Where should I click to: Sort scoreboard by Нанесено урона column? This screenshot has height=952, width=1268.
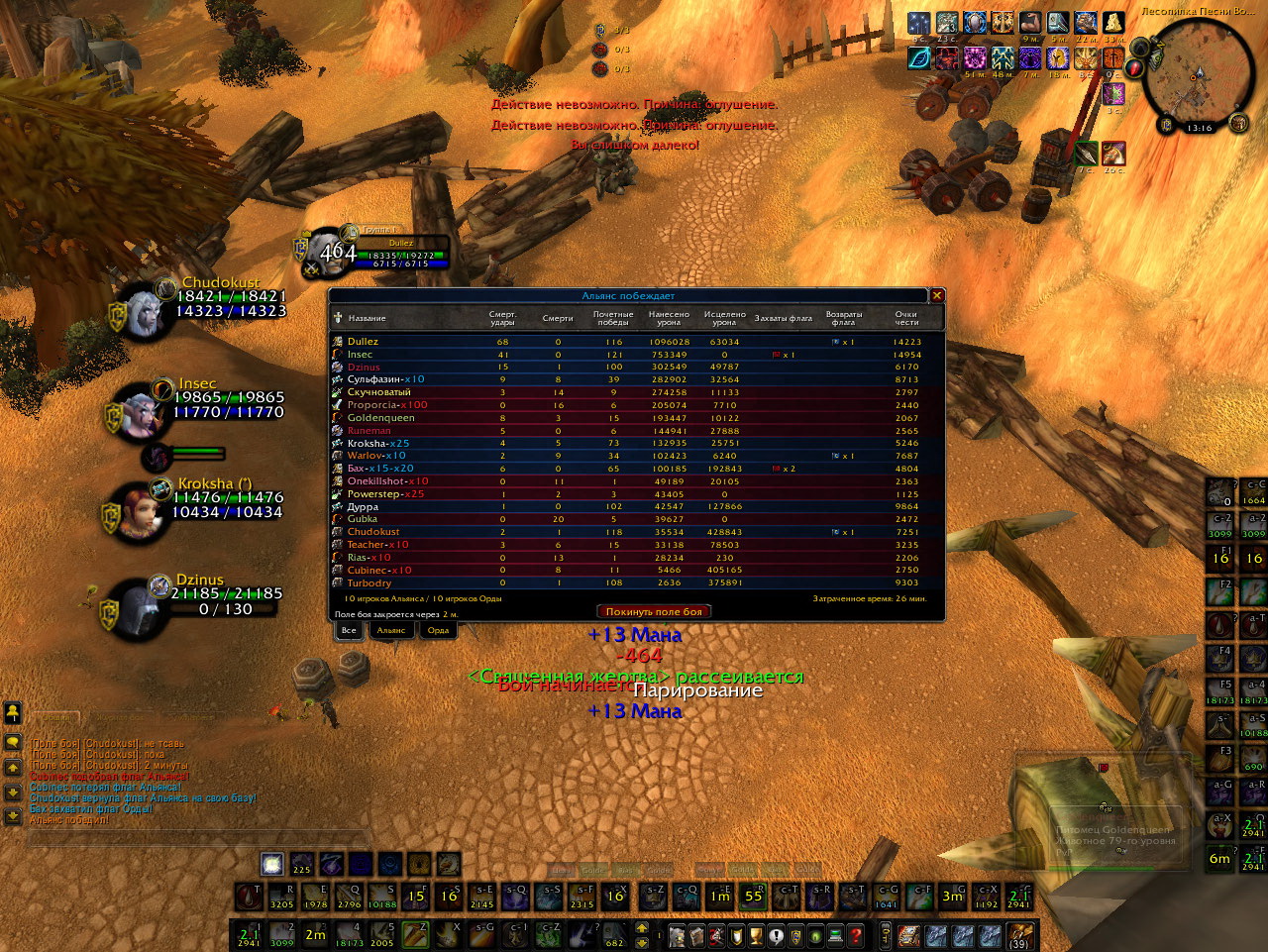[x=669, y=318]
